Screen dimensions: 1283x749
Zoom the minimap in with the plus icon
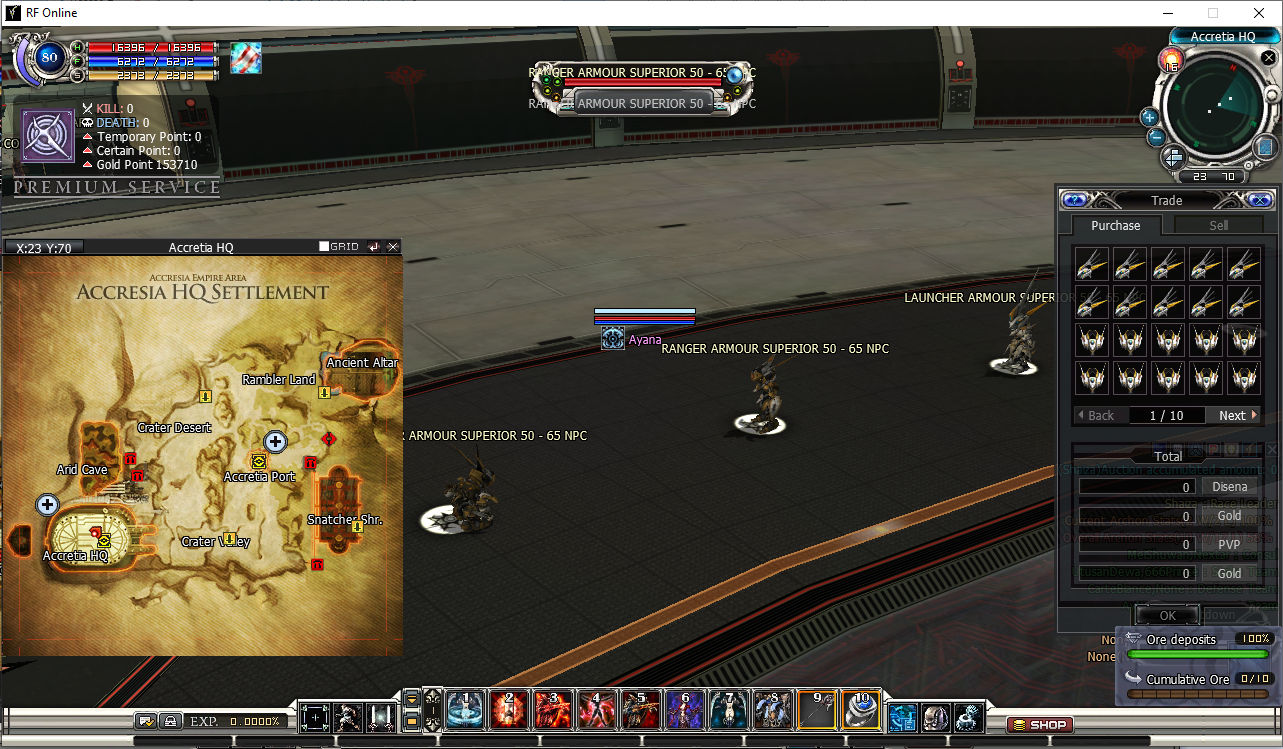[1149, 118]
